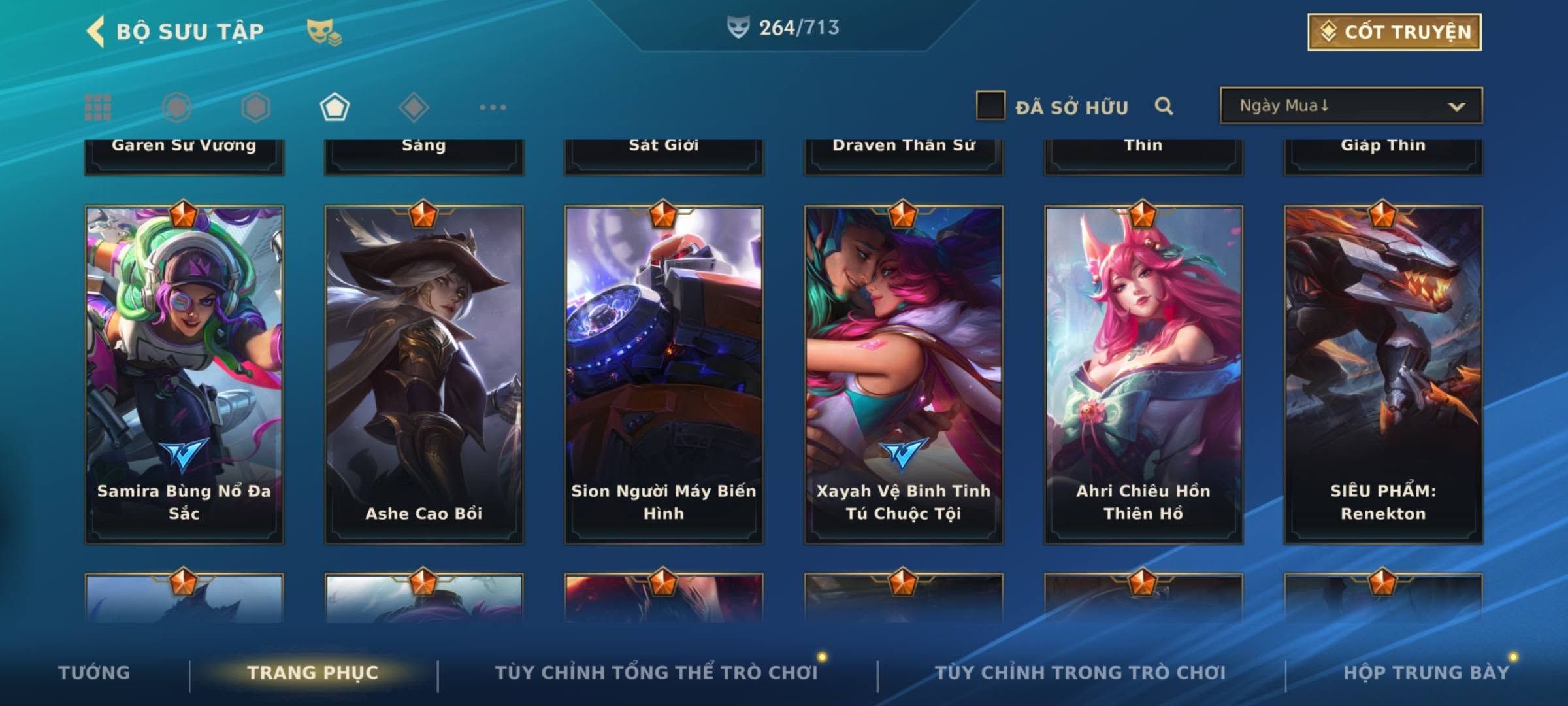Show all skins with the grid filter
The image size is (1568, 706).
[98, 107]
